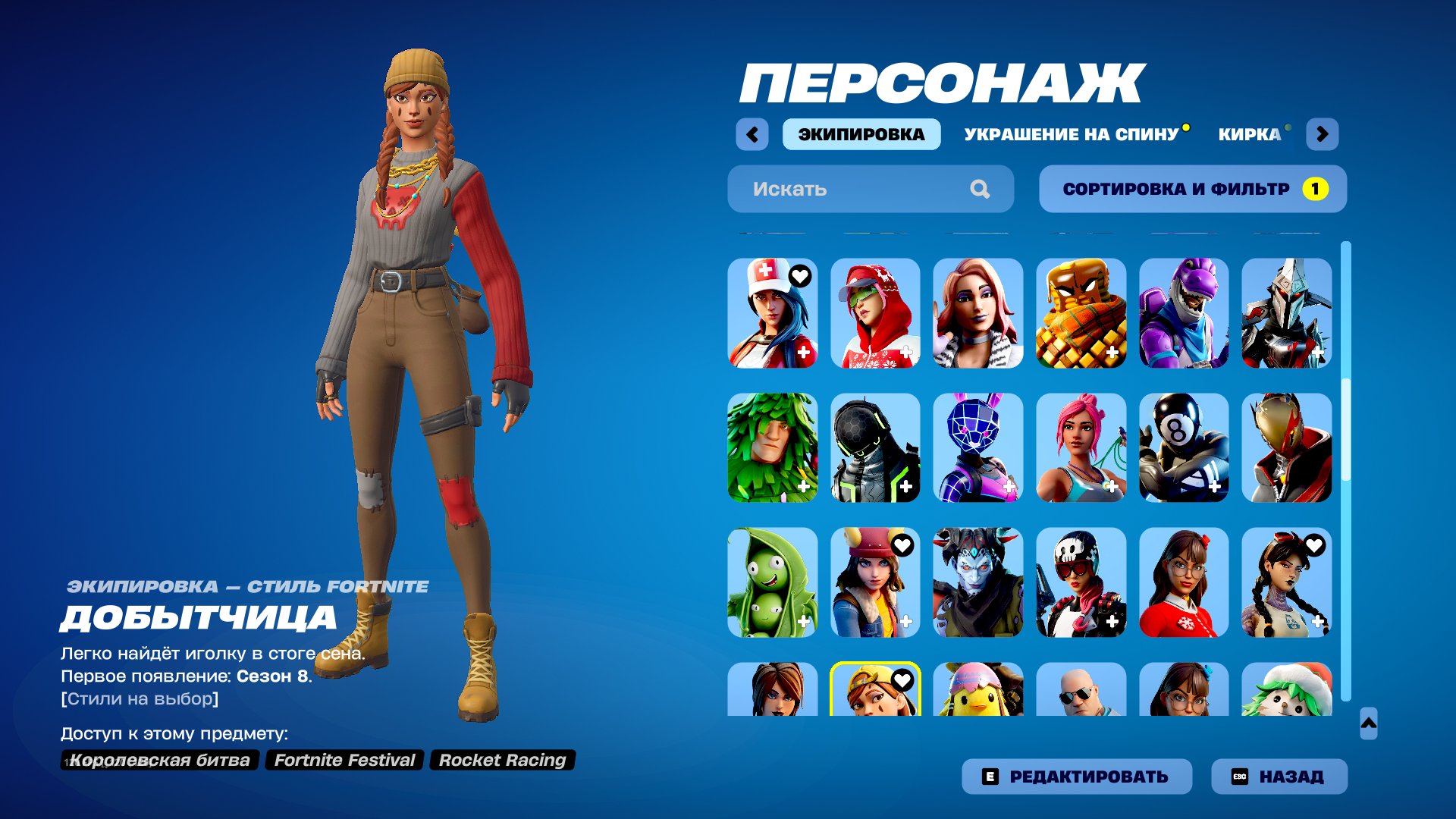1456x819 pixels.
Task: Click the yellow filter count badge
Action: click(x=1317, y=189)
